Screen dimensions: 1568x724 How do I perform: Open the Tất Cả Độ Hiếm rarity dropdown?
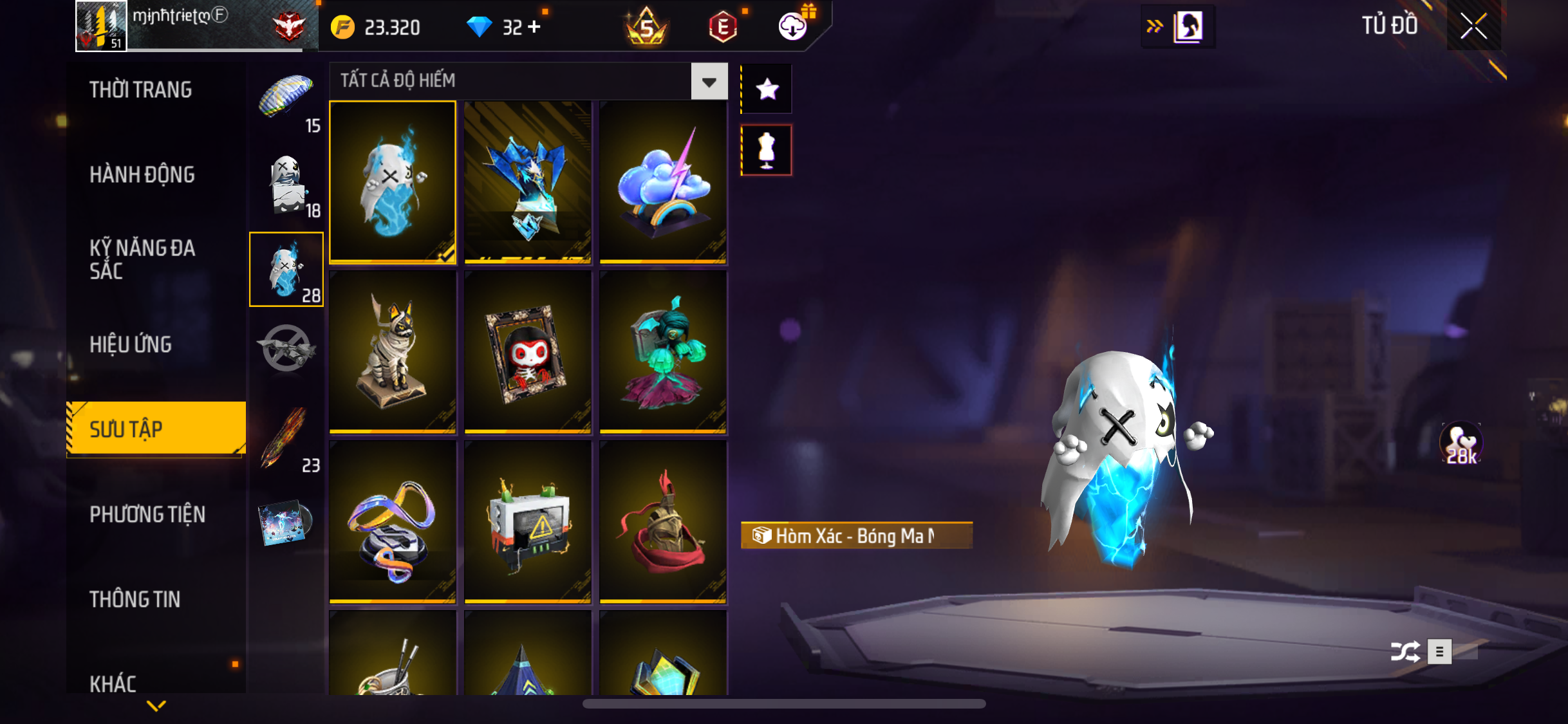point(709,81)
